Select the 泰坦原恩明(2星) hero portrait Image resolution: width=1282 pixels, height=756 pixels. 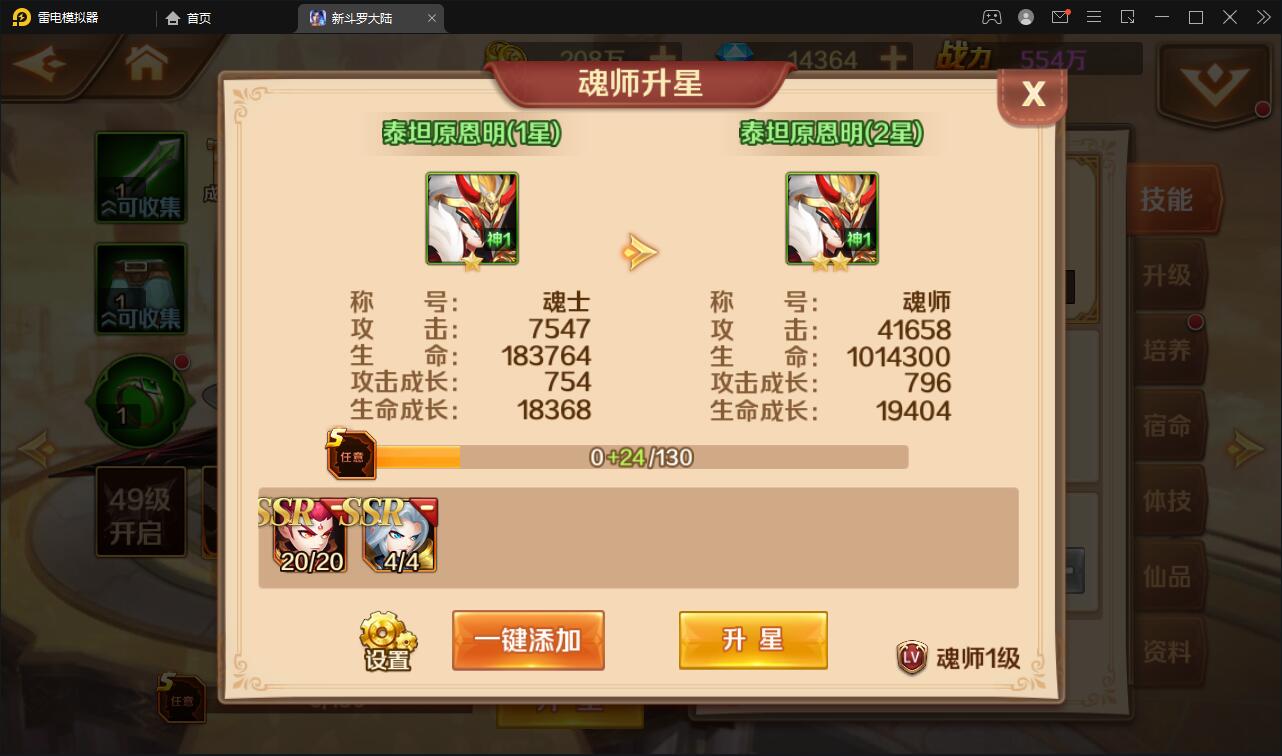coord(832,216)
